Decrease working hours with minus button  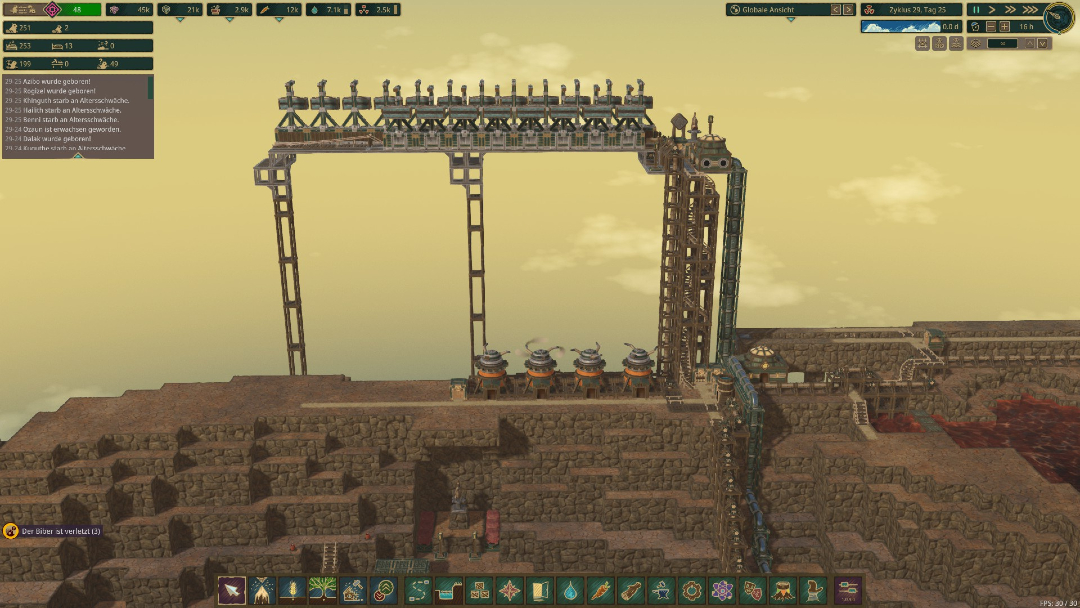990,27
